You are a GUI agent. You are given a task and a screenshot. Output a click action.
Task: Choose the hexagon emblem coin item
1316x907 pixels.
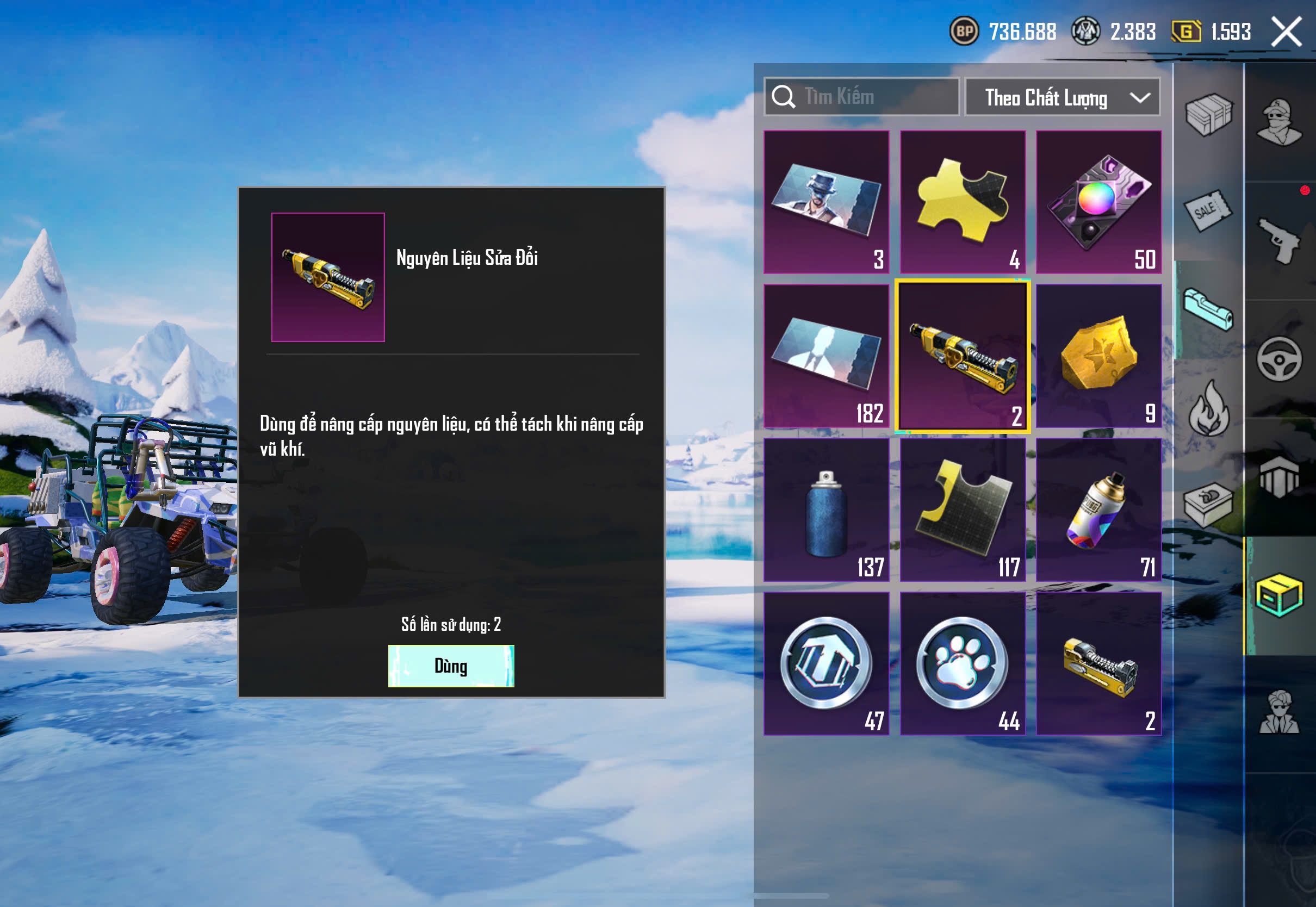pos(826,663)
